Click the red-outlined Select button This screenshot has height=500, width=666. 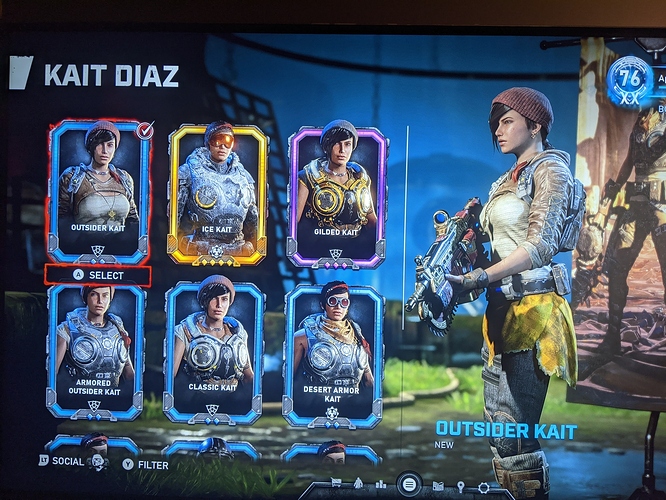click(x=98, y=275)
